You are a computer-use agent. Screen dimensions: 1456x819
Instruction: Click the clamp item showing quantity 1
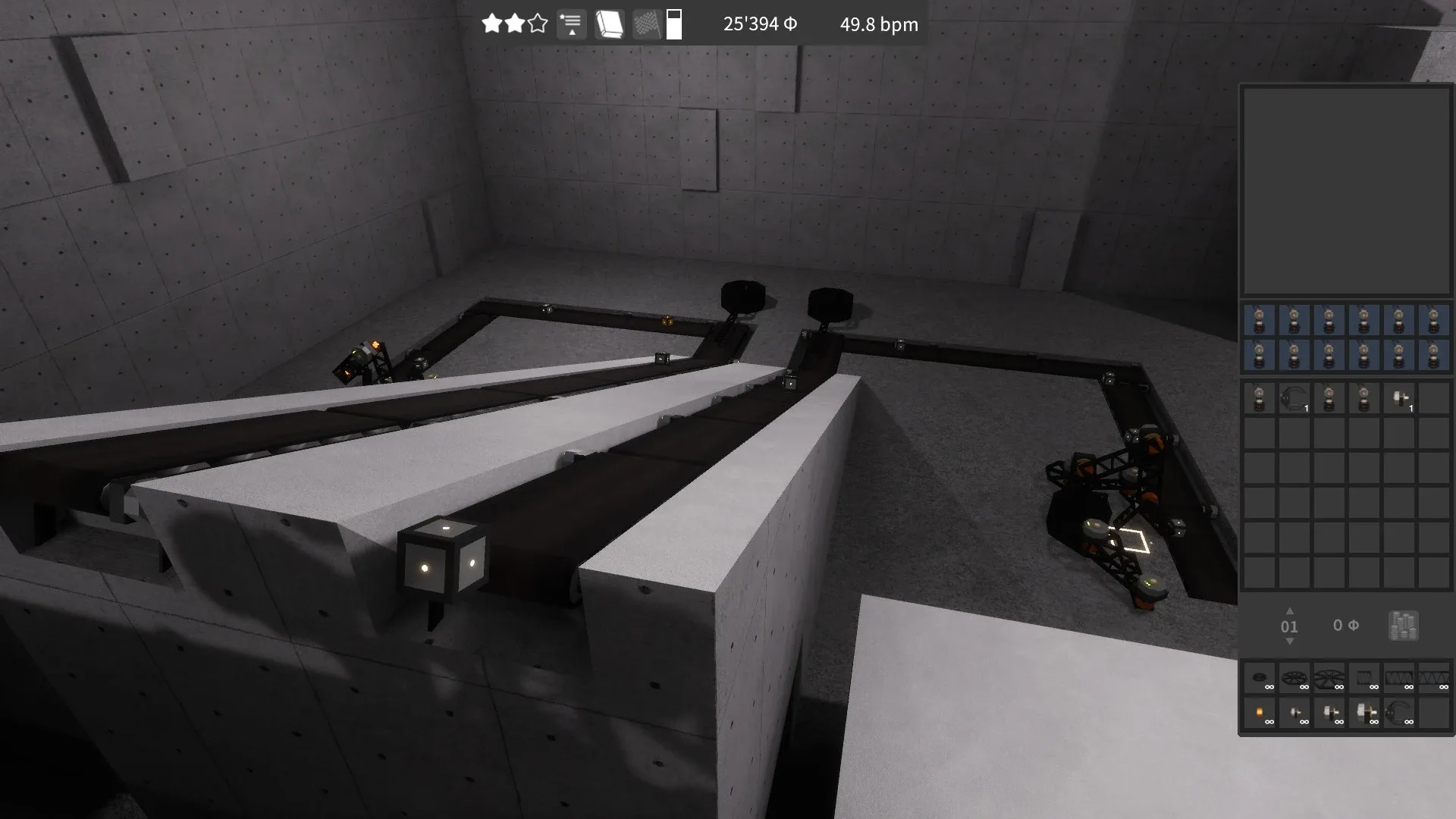click(1294, 398)
